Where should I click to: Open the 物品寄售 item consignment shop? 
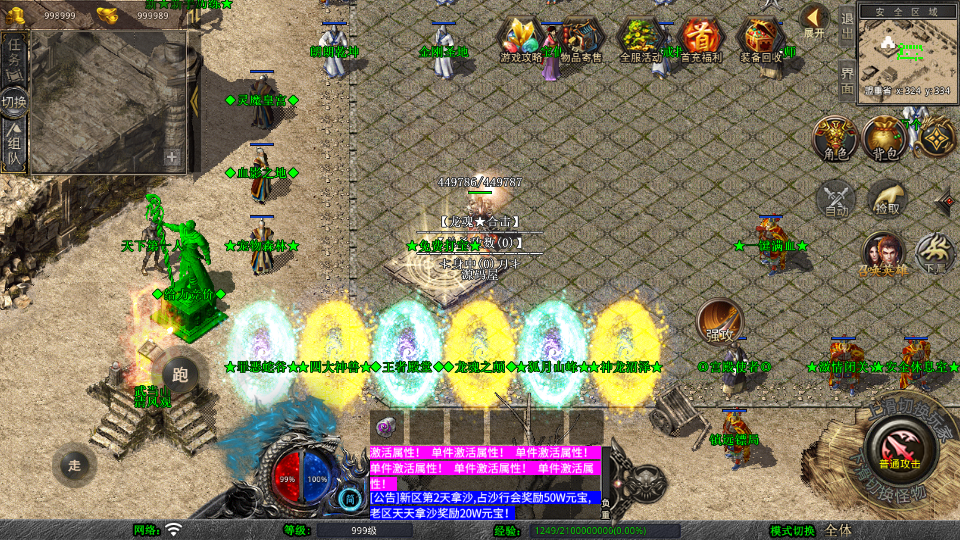point(580,39)
